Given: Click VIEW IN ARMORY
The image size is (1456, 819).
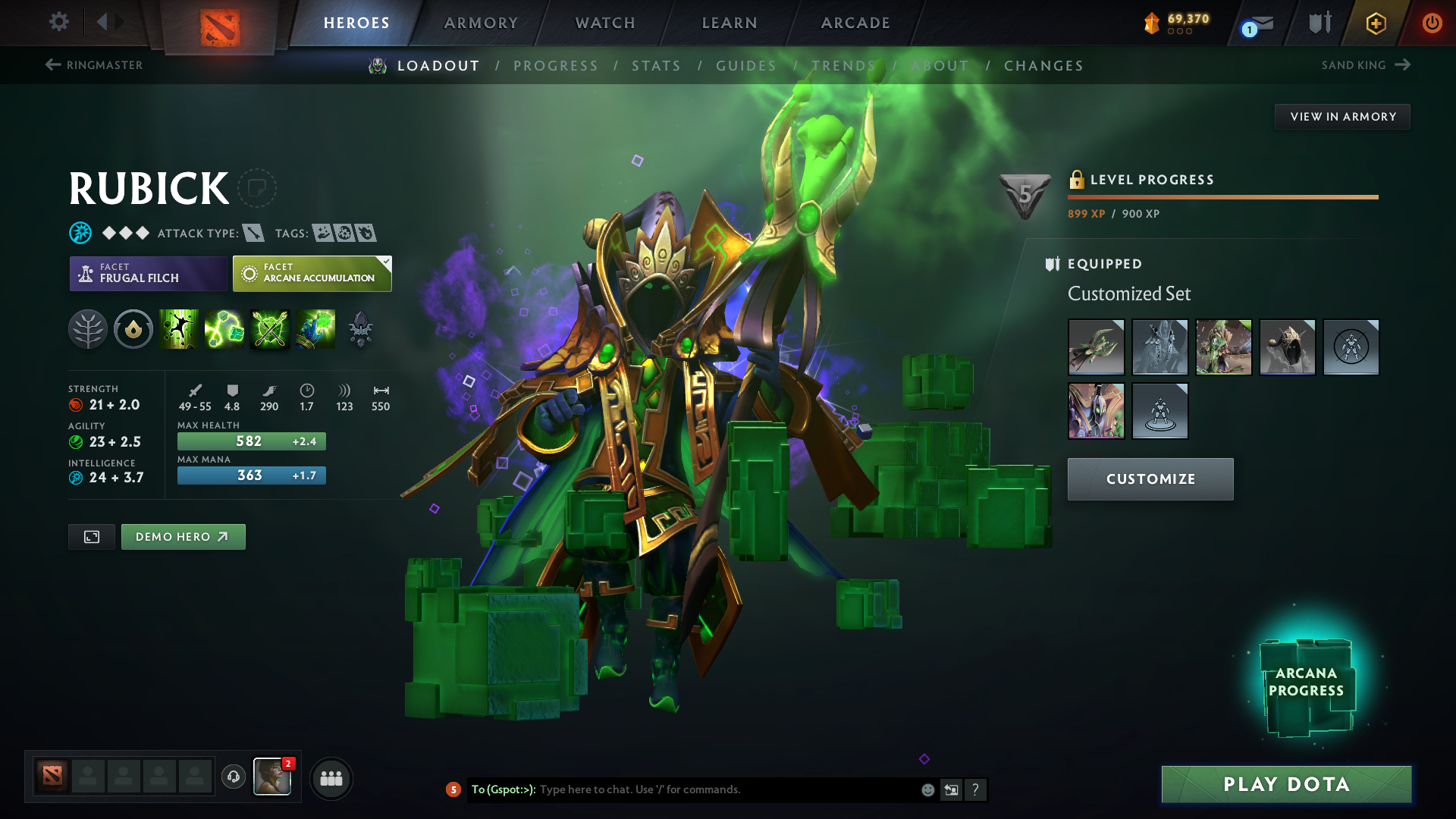Looking at the screenshot, I should (x=1342, y=116).
